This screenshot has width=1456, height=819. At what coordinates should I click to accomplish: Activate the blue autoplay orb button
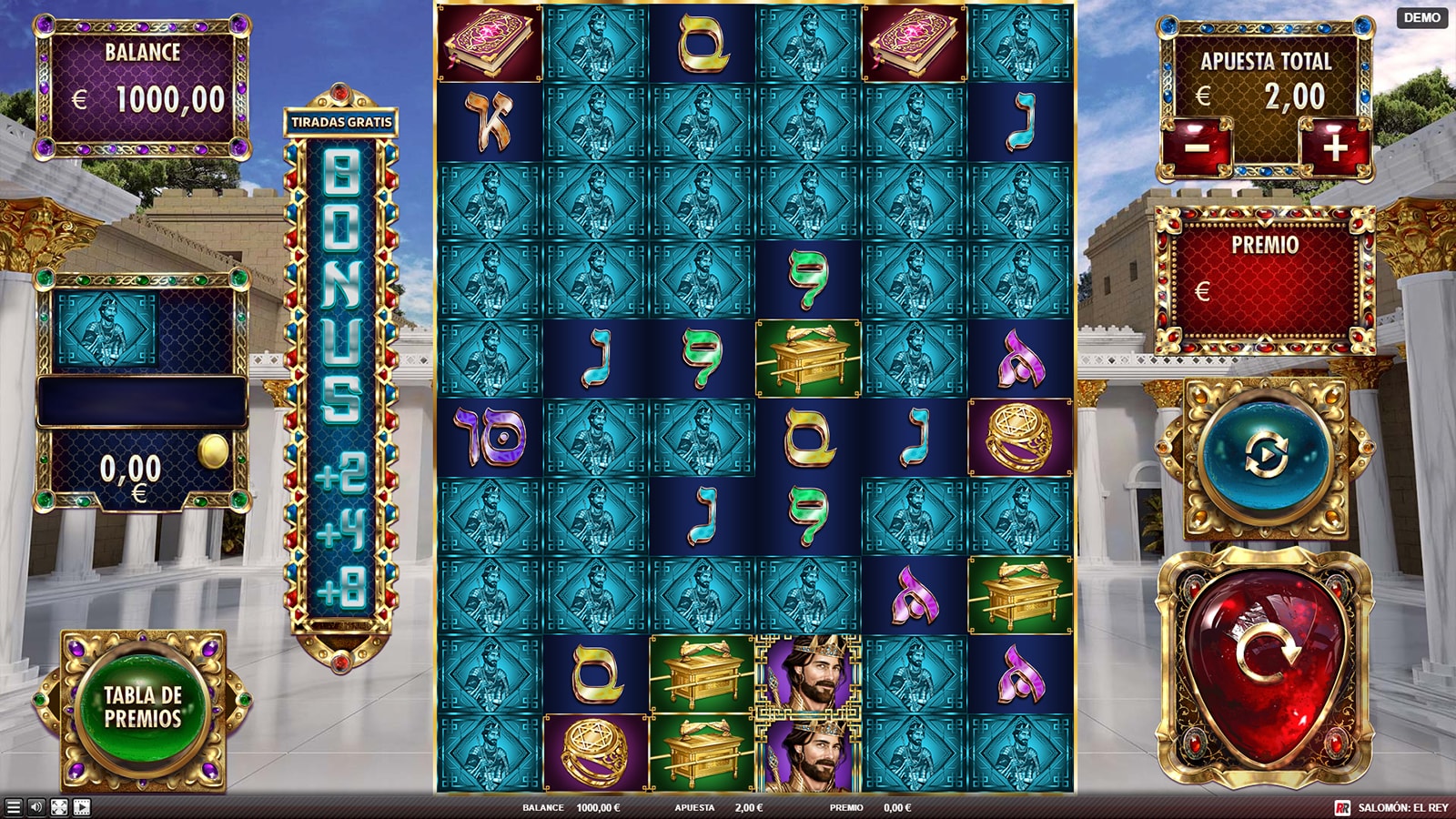coord(1265,456)
